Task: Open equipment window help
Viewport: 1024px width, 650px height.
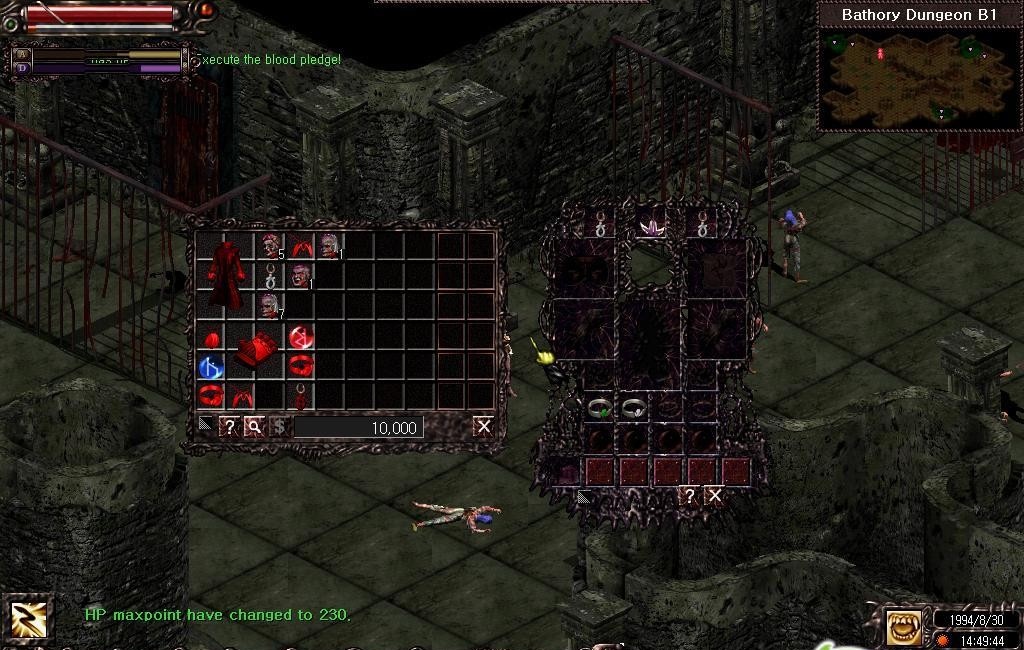Action: click(x=689, y=495)
